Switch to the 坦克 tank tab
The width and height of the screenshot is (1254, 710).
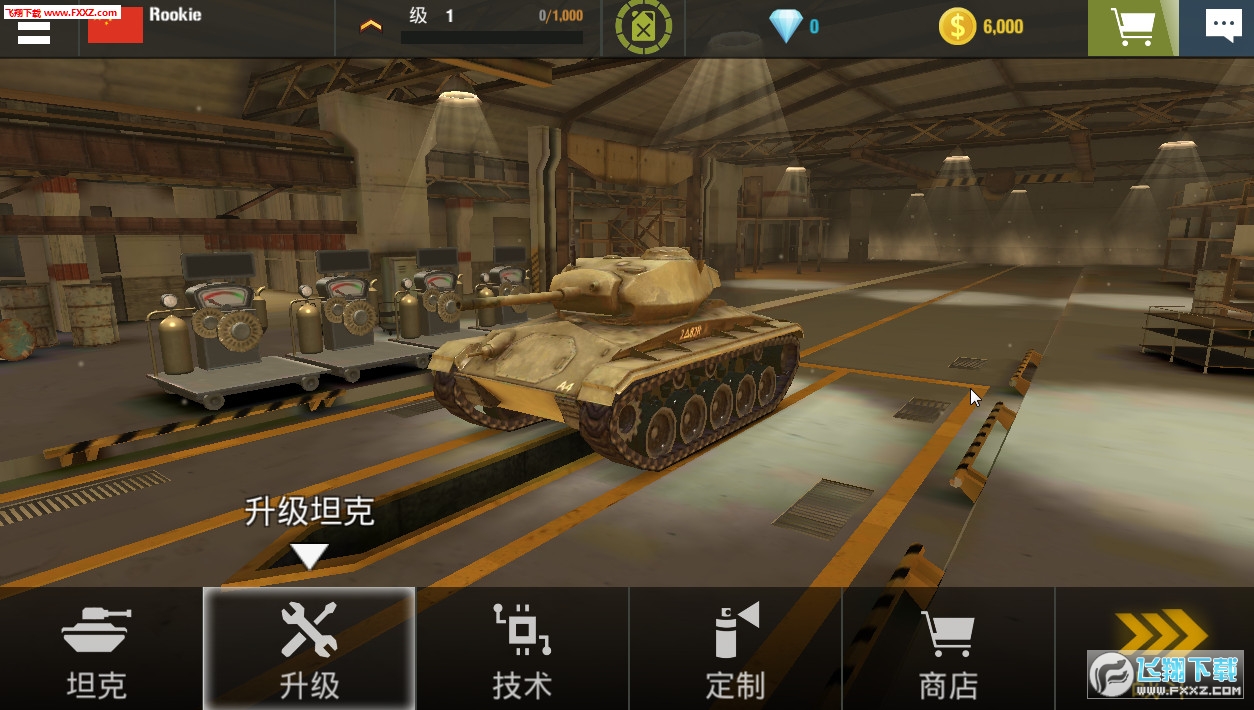(x=97, y=650)
